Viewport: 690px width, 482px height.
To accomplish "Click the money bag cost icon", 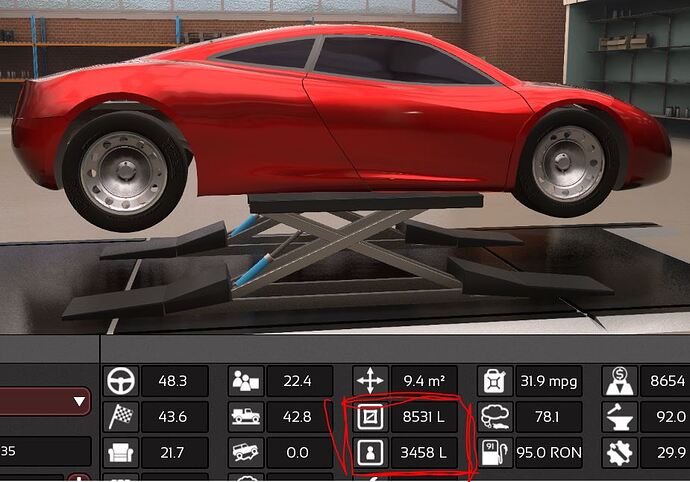I will coord(620,381).
